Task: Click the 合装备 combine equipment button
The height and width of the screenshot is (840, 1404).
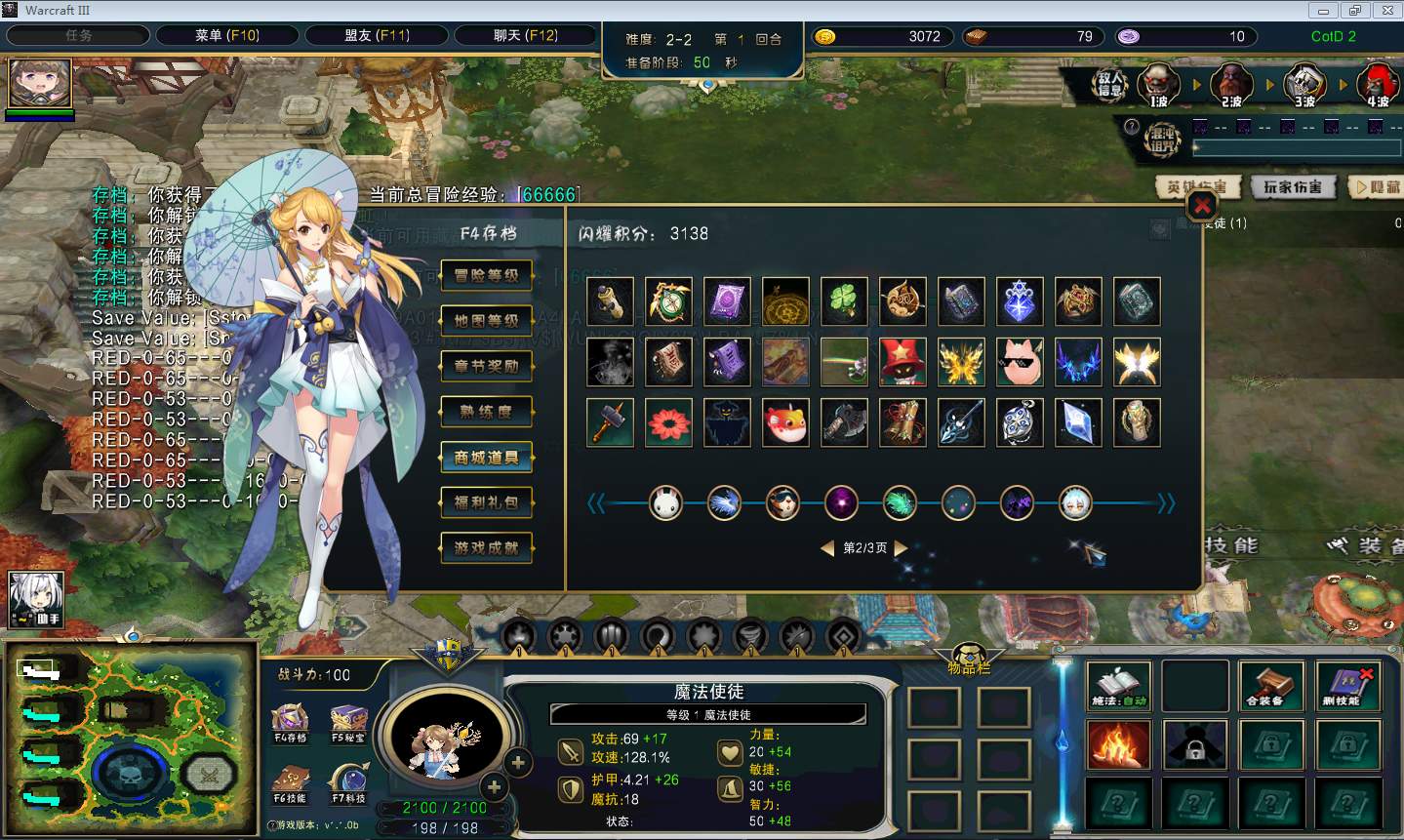Action: click(1271, 686)
